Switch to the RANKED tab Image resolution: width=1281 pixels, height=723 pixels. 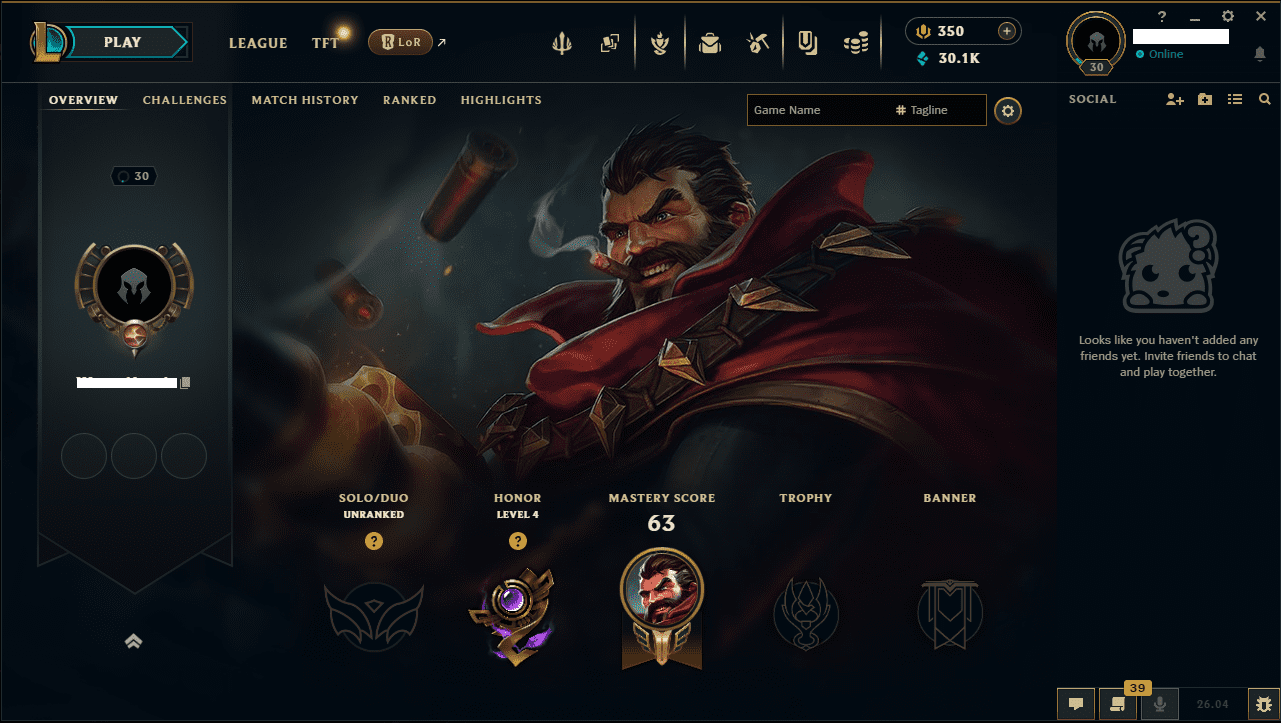click(409, 100)
